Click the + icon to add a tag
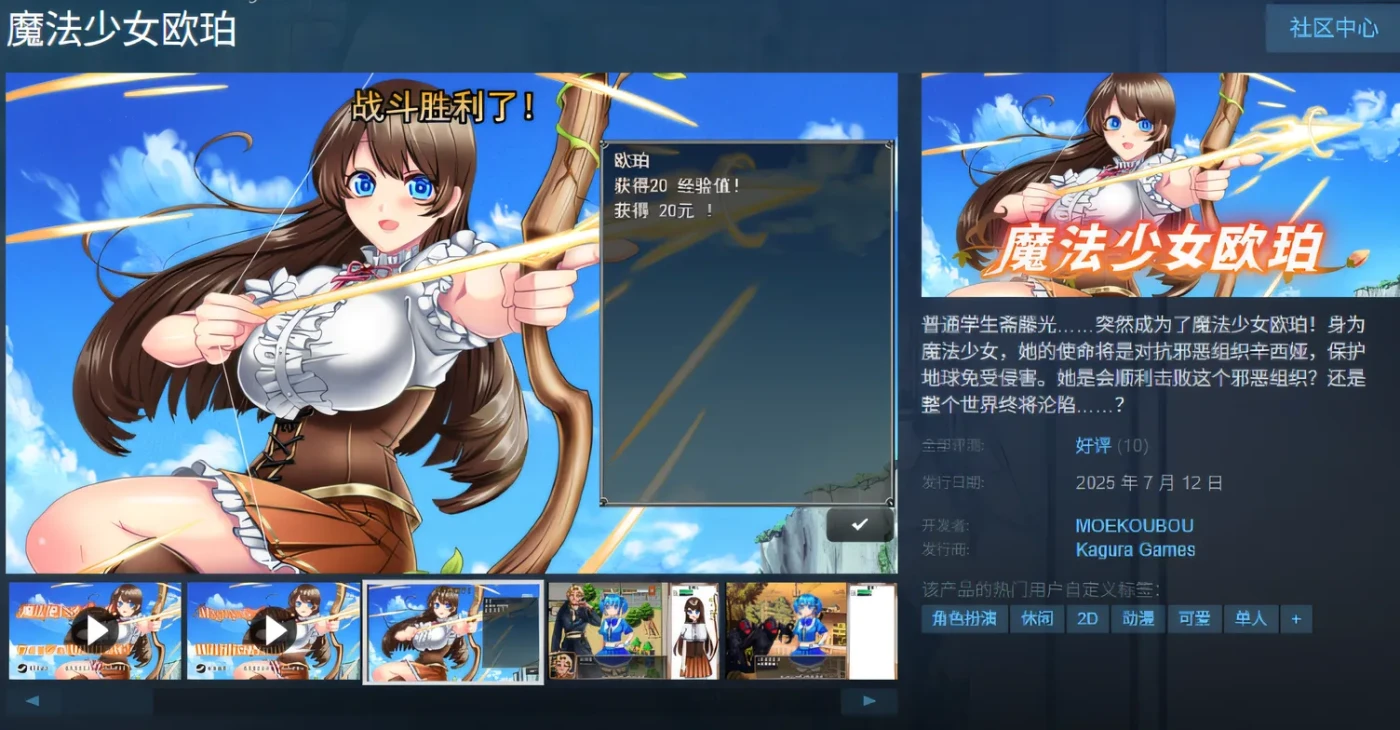1400x730 pixels. tap(1297, 619)
